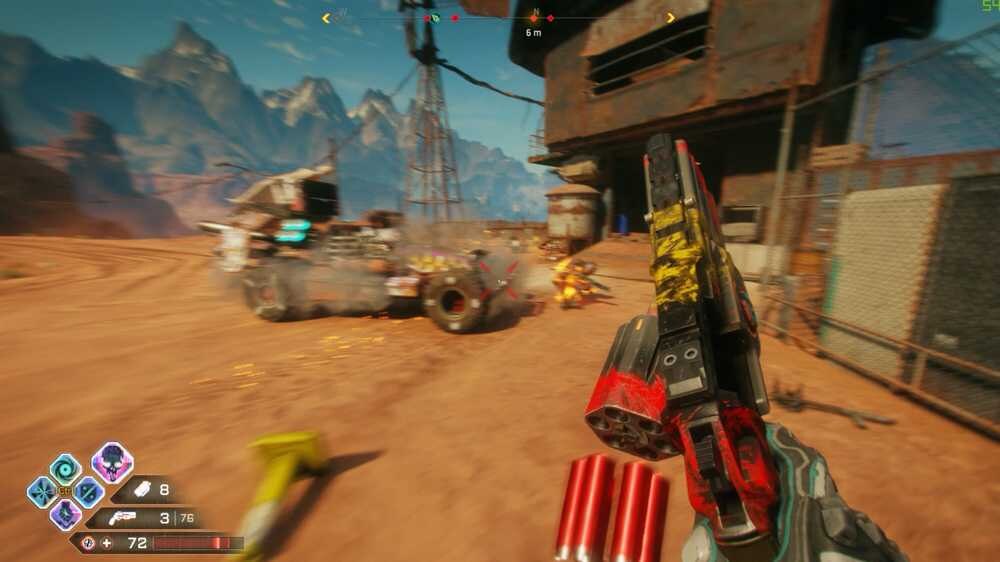Click the compass's right yellow chevron

(670, 17)
